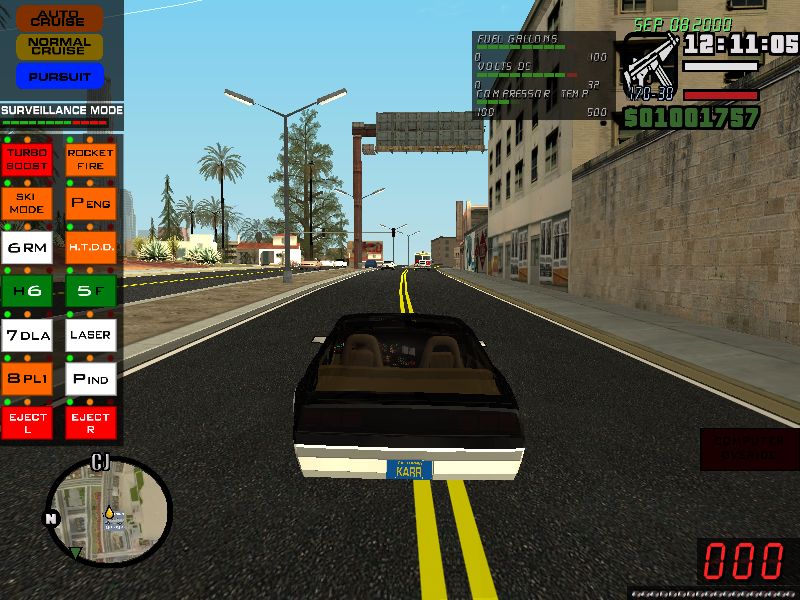Screen dimensions: 800x600
Task: Click the circular radar minimap
Action: (x=109, y=510)
